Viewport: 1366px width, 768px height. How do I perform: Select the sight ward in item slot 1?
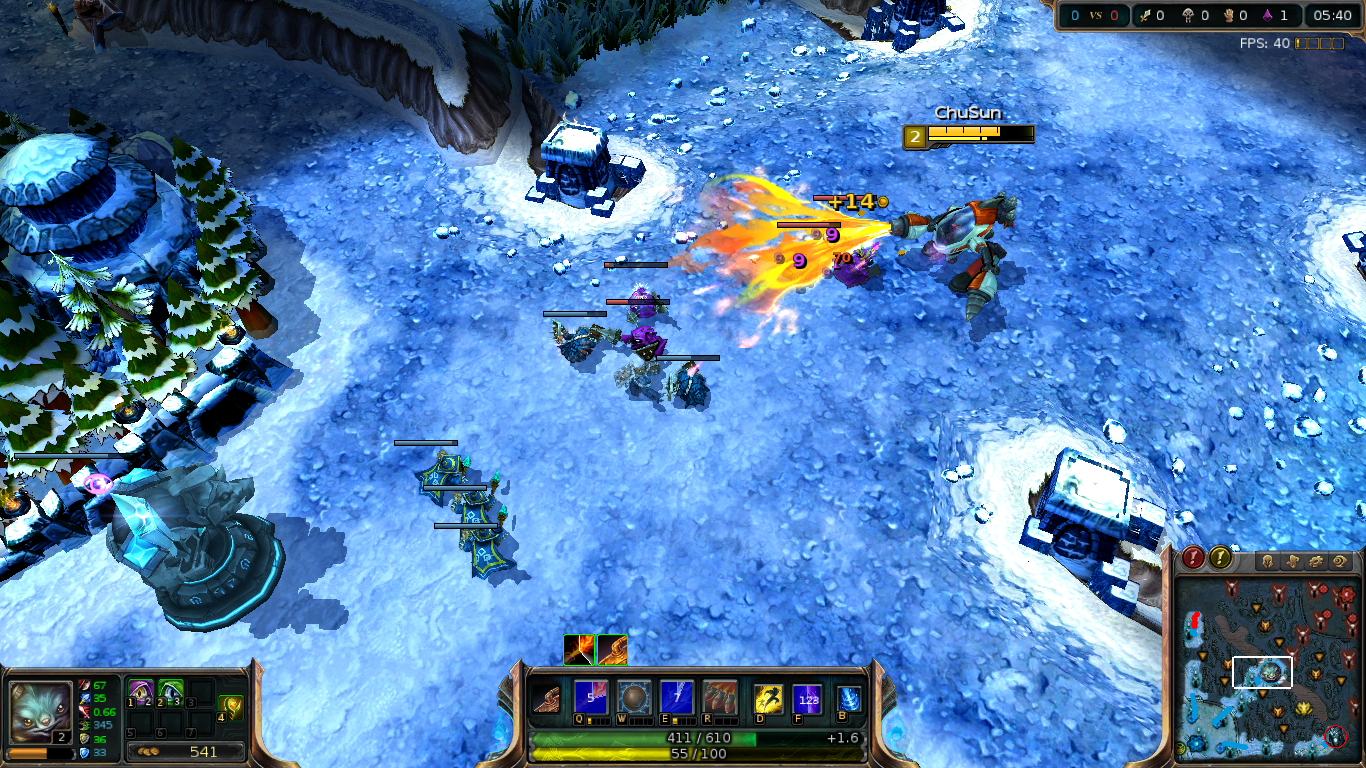(x=140, y=692)
